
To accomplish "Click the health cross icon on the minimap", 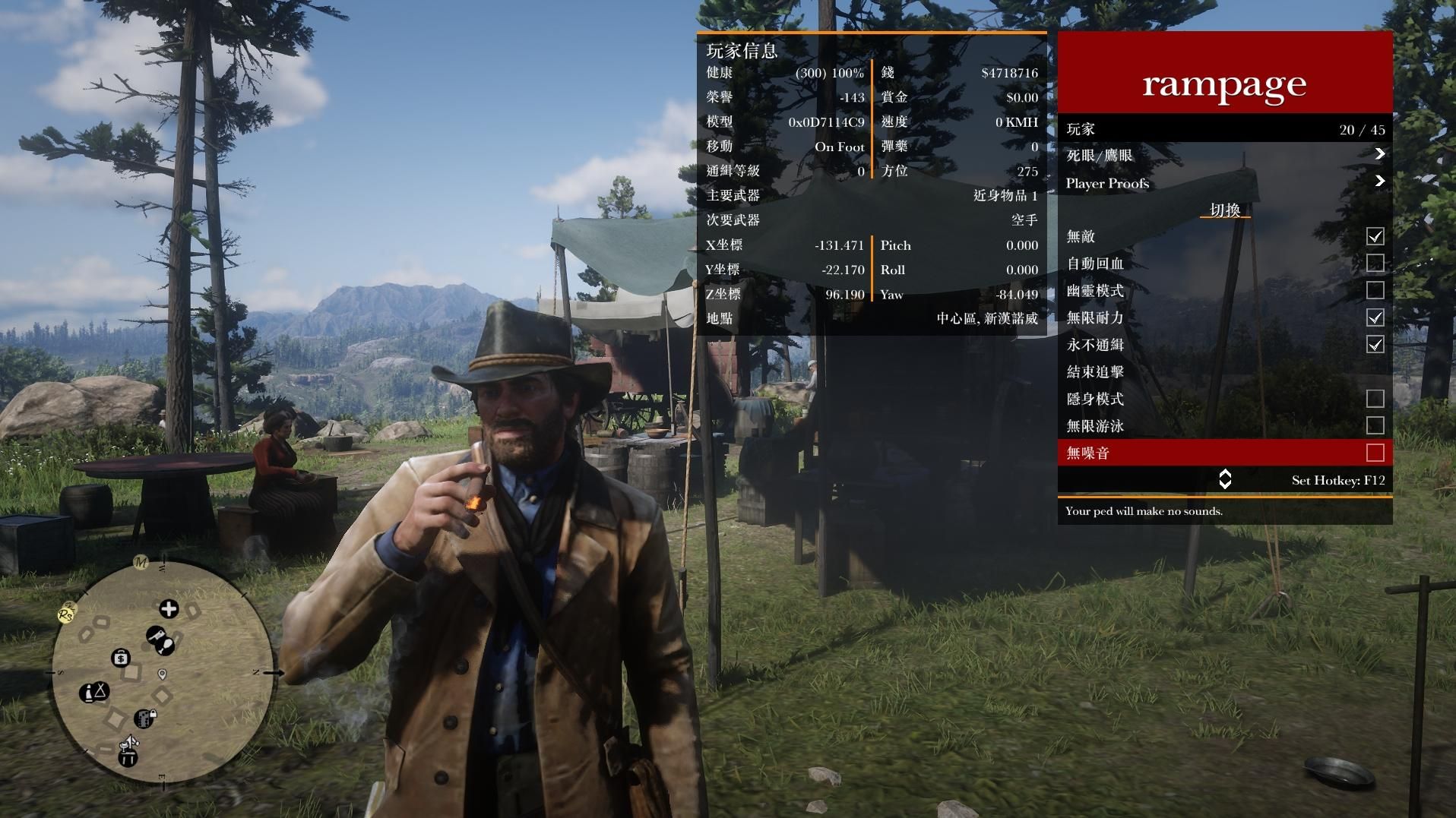I will (x=168, y=609).
